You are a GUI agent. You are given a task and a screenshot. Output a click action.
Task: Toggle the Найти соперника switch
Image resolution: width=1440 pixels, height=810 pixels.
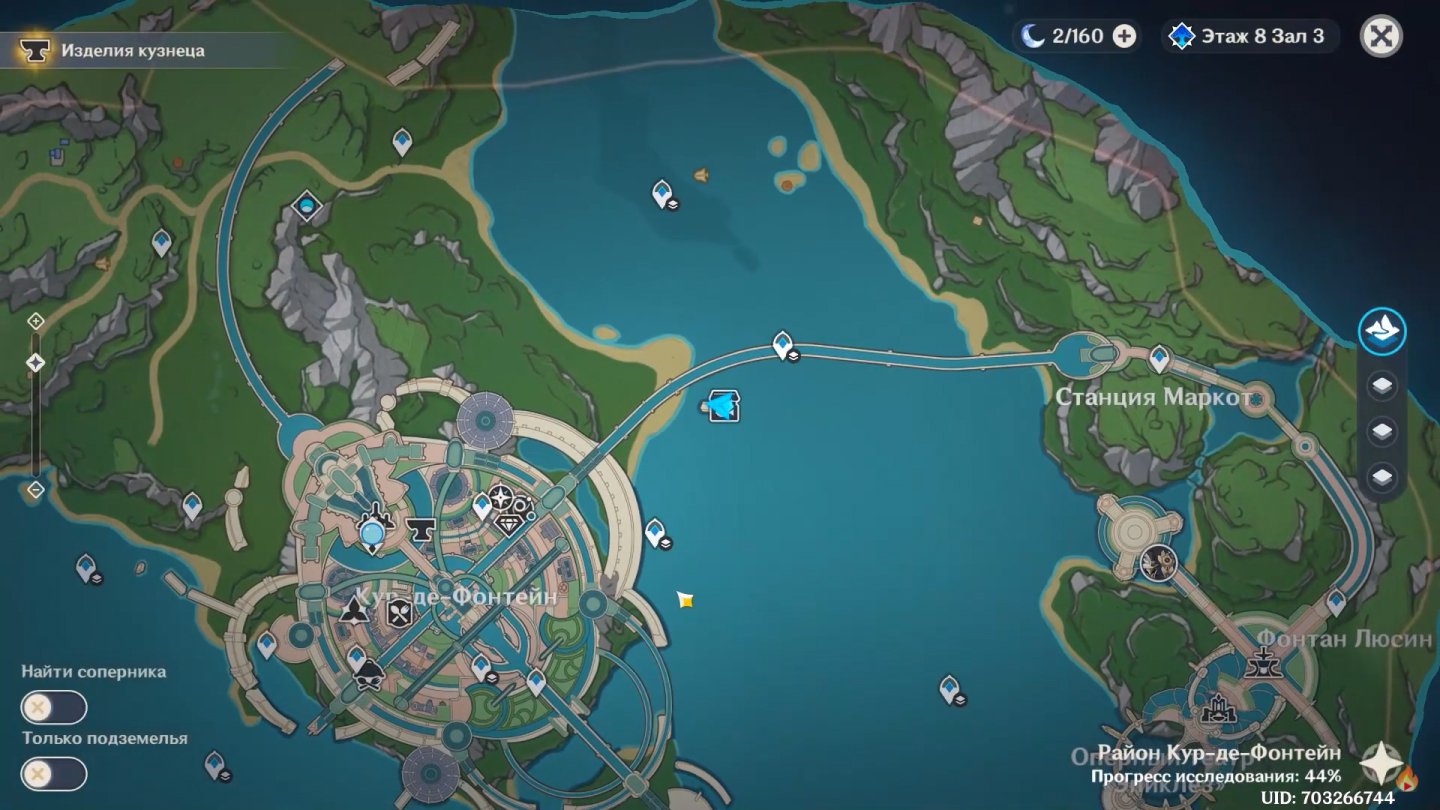point(54,708)
